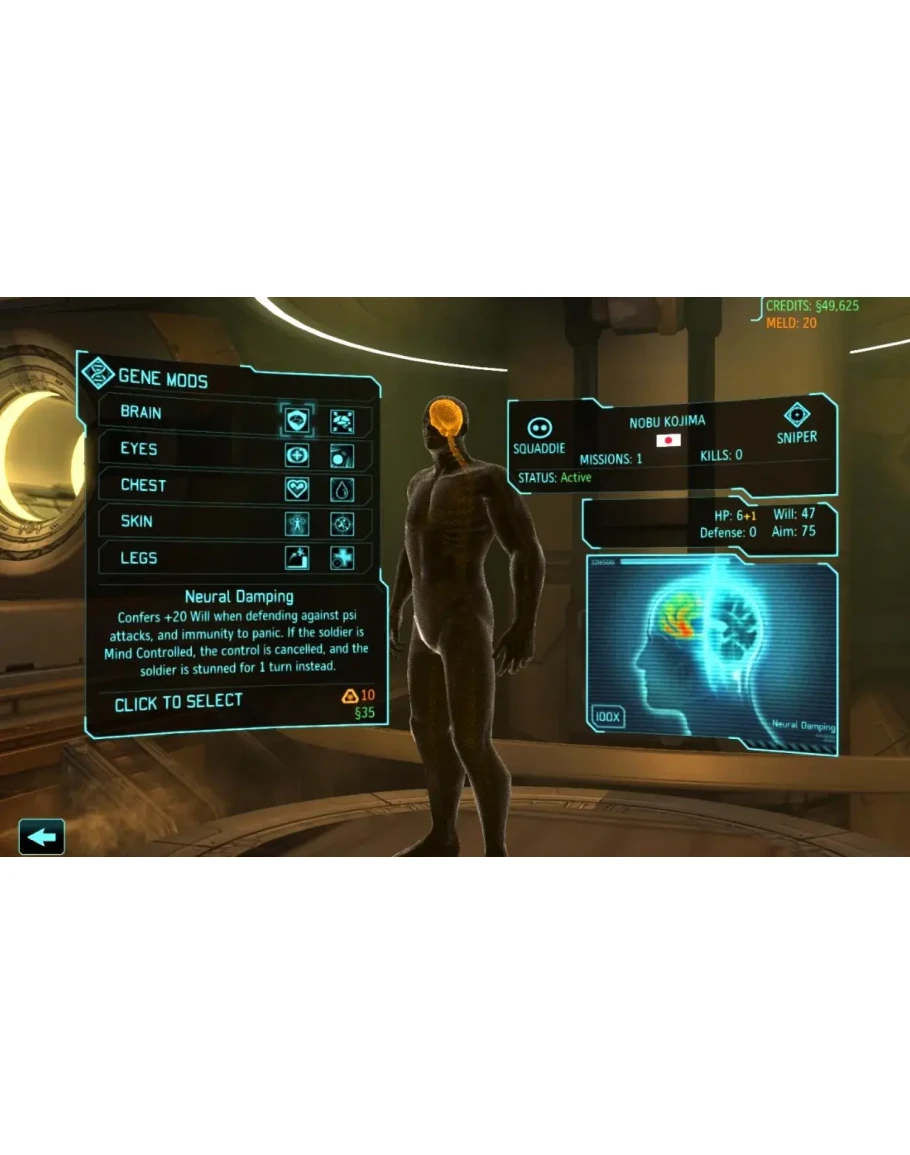Click the Neural Damping brain scan preview
This screenshot has height=1155, width=910.
(711, 650)
